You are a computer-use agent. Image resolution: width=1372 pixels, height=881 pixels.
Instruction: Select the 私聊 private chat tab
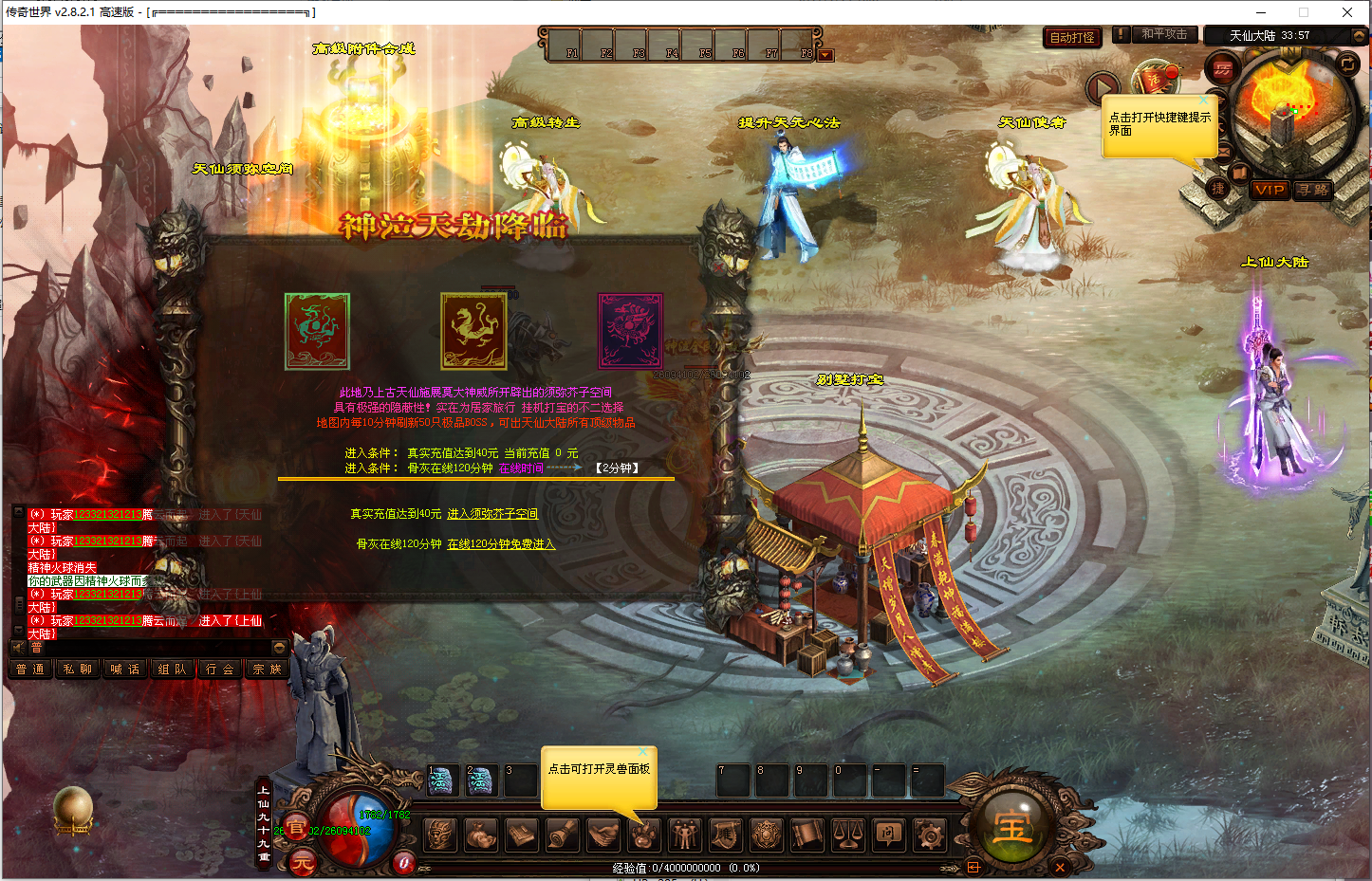tap(78, 670)
